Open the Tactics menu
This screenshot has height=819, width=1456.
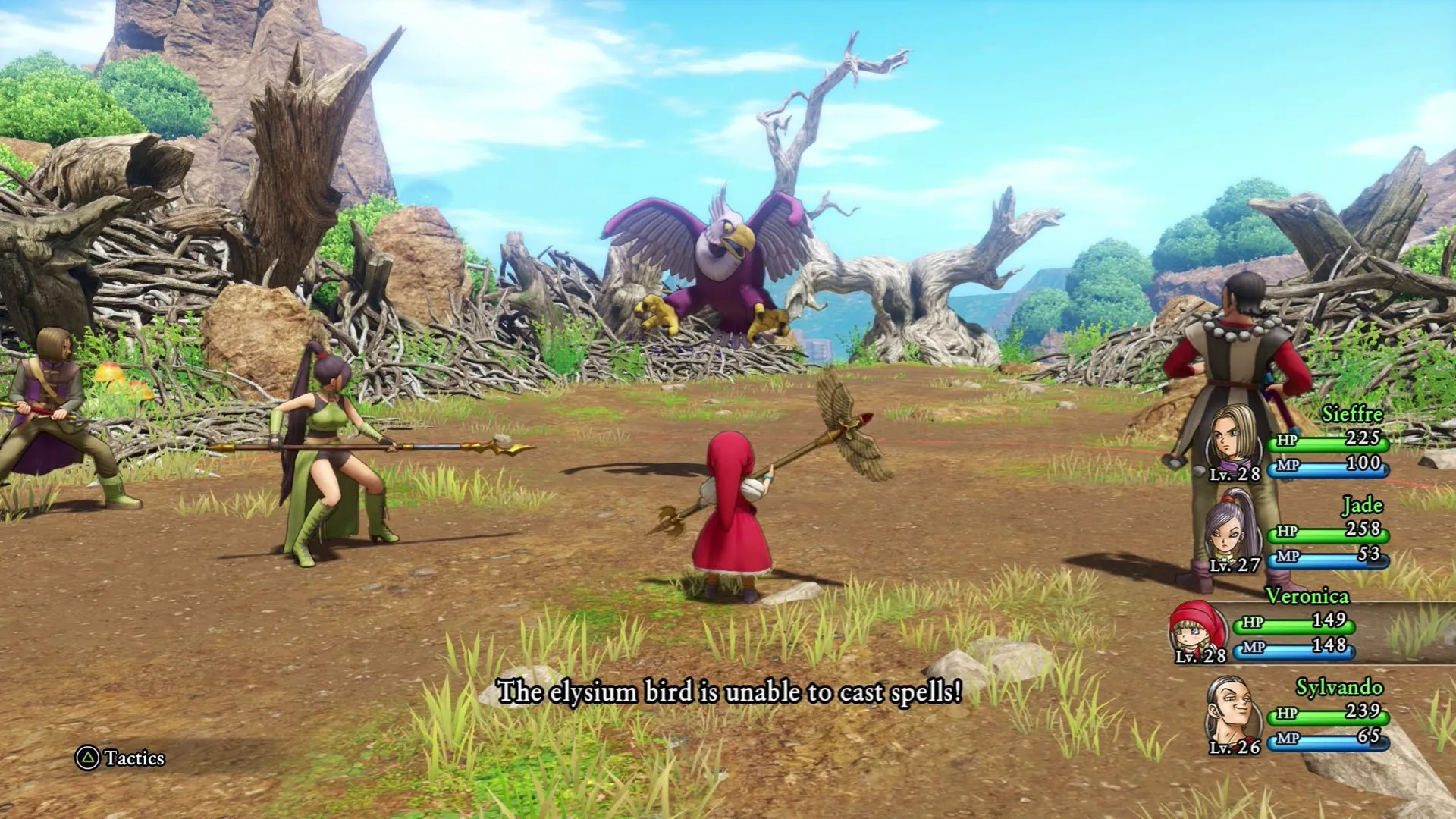(121, 757)
